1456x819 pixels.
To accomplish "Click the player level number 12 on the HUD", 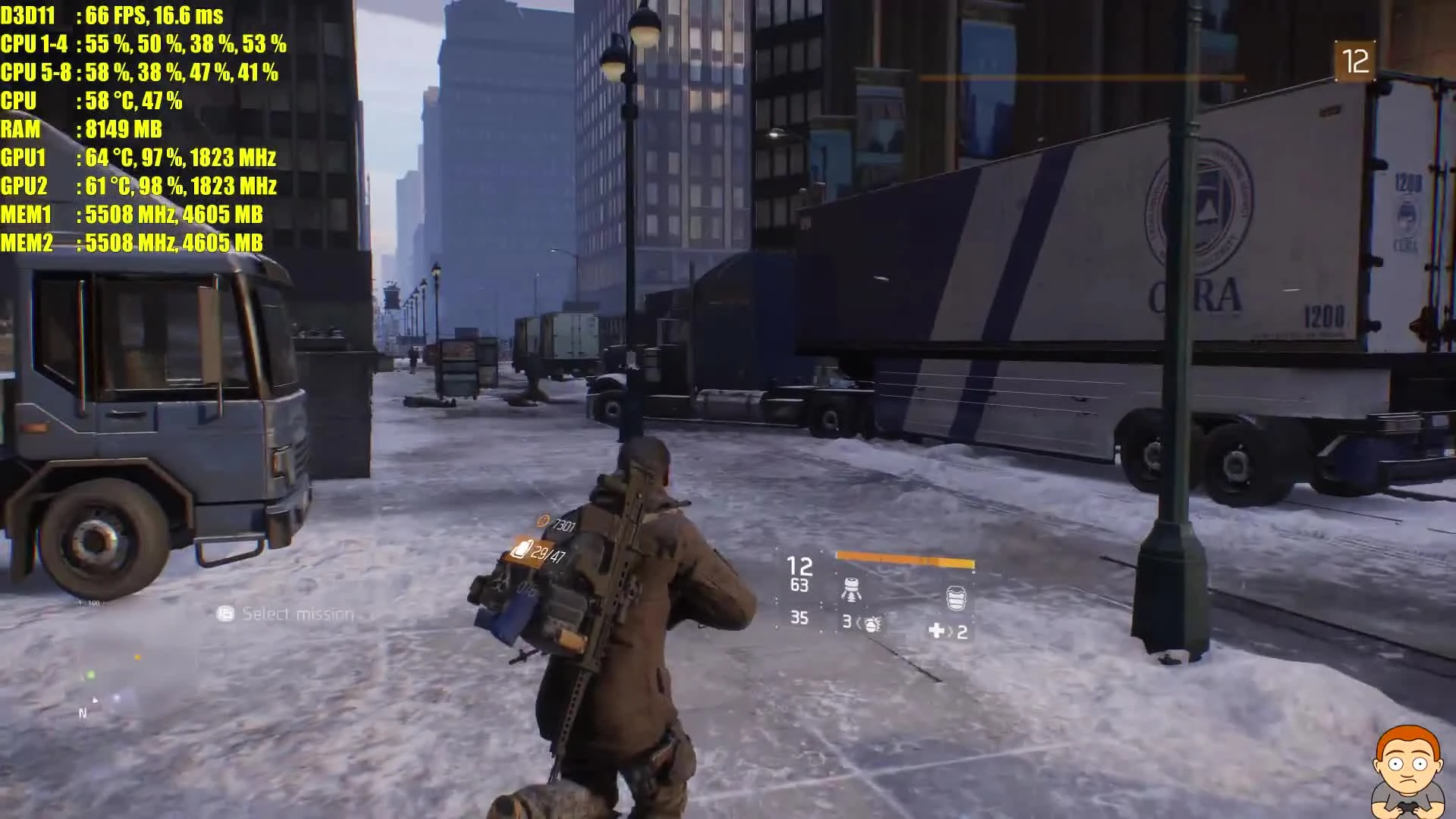I will point(802,565).
